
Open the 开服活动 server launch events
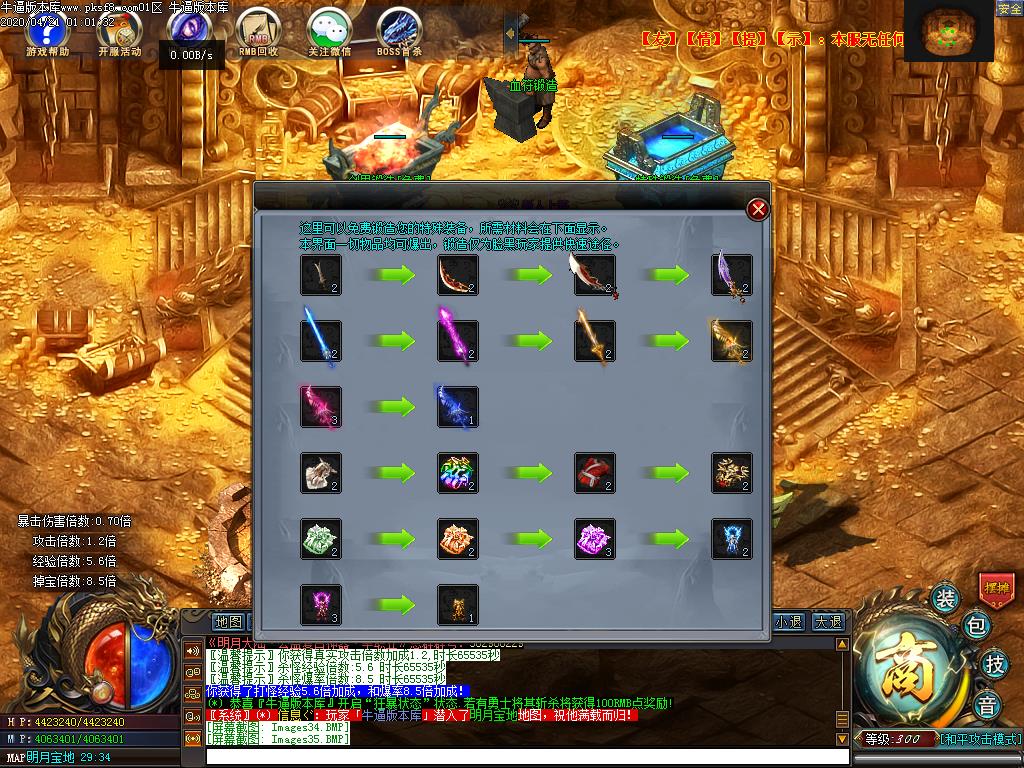click(x=119, y=32)
